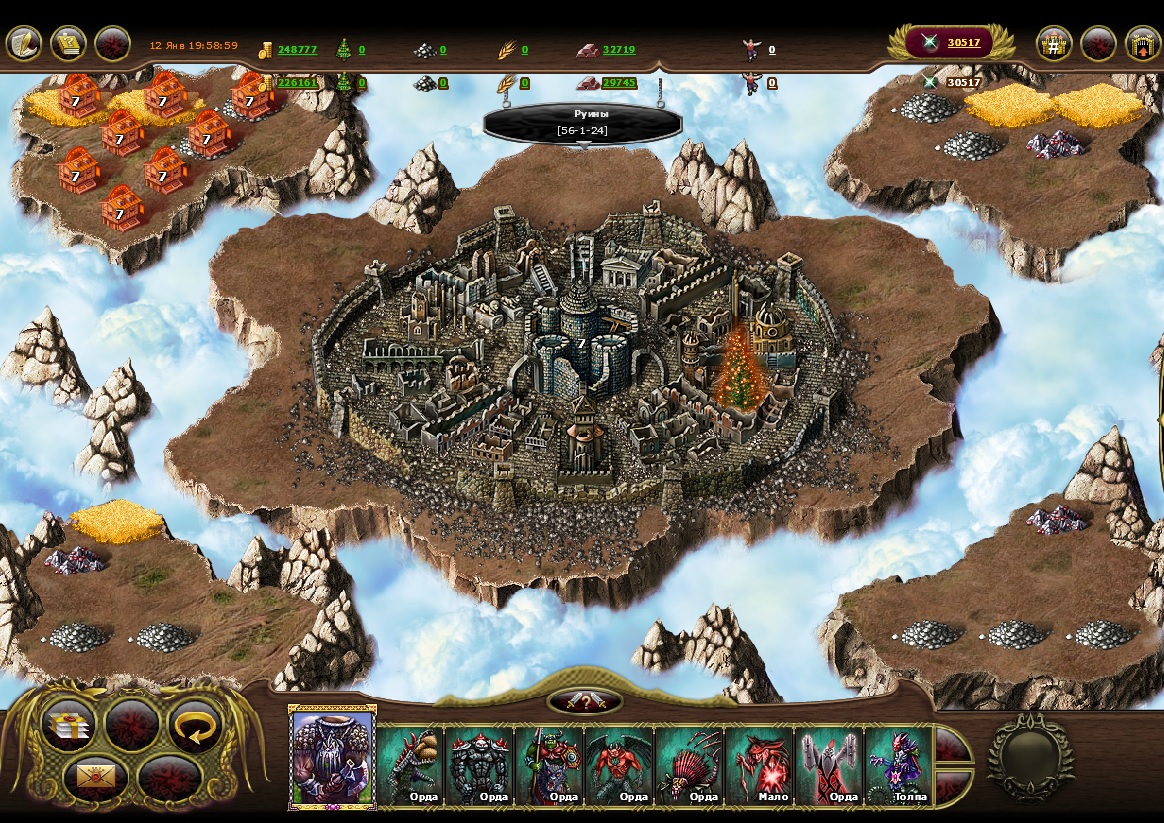Screen dimensions: 1164x823
Task: Click the 248777 gold amount link
Action: click(x=297, y=49)
